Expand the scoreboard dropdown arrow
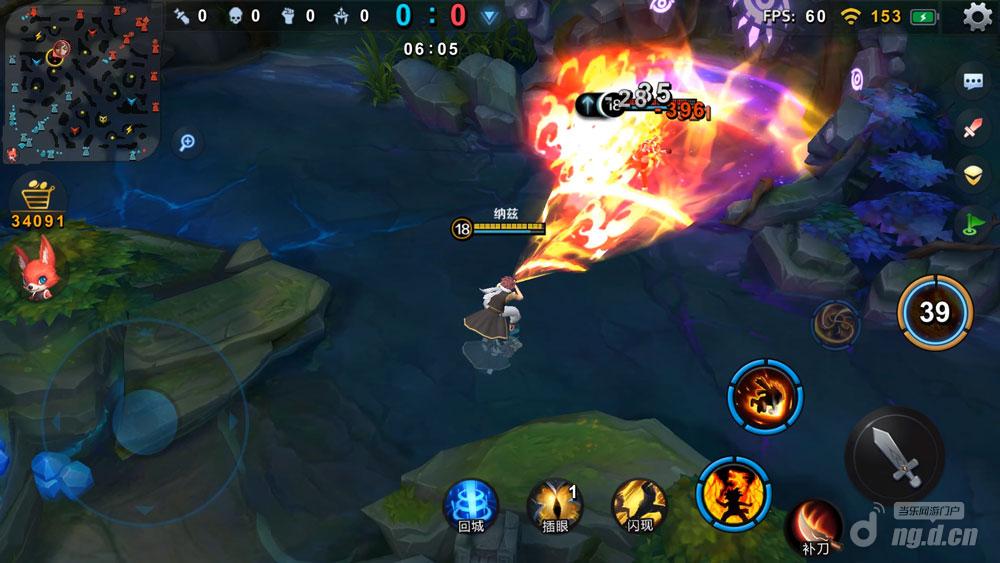 point(489,16)
